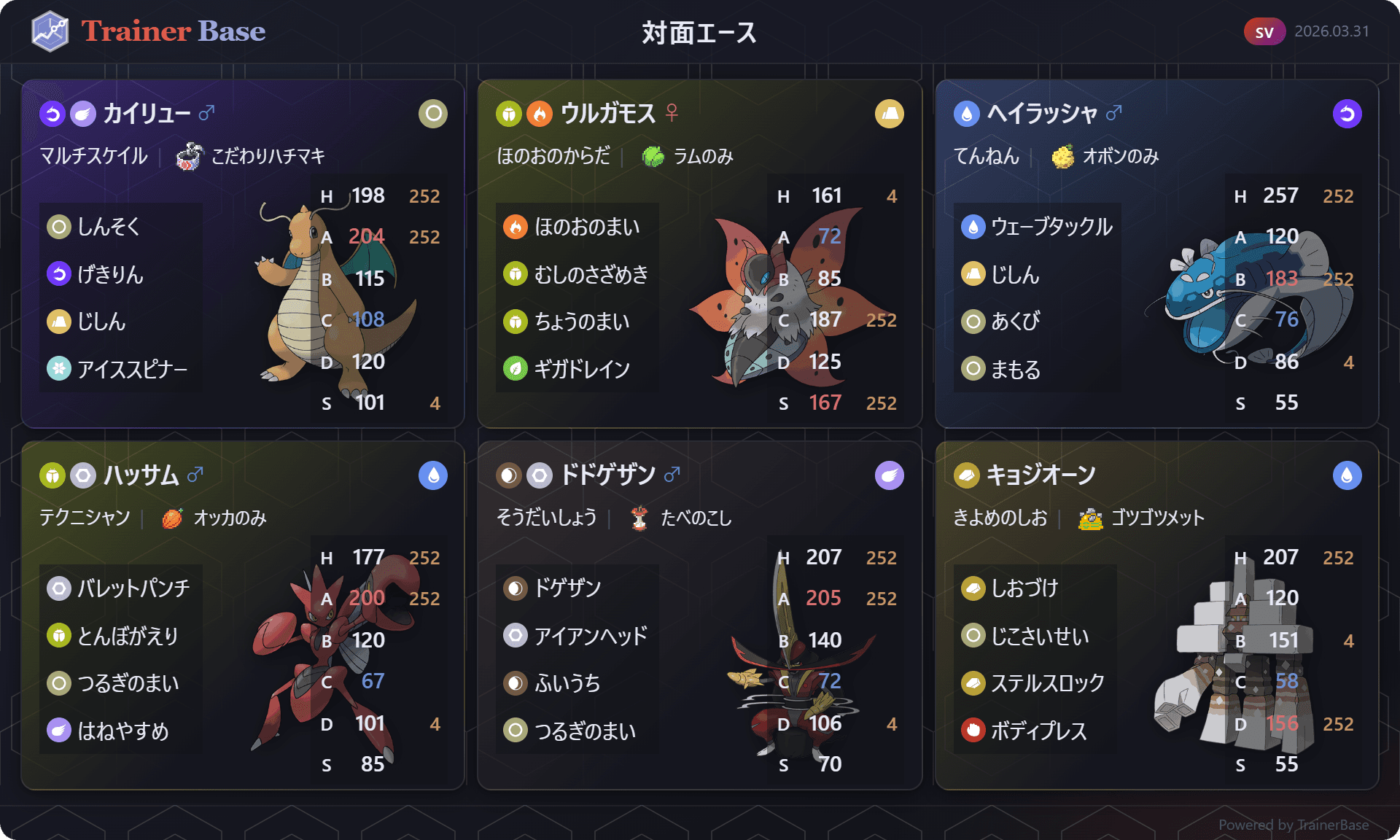The image size is (1400, 840).
Task: Click the オボンのみ berry icon on ヘイラッシャ
Action: 1062,156
